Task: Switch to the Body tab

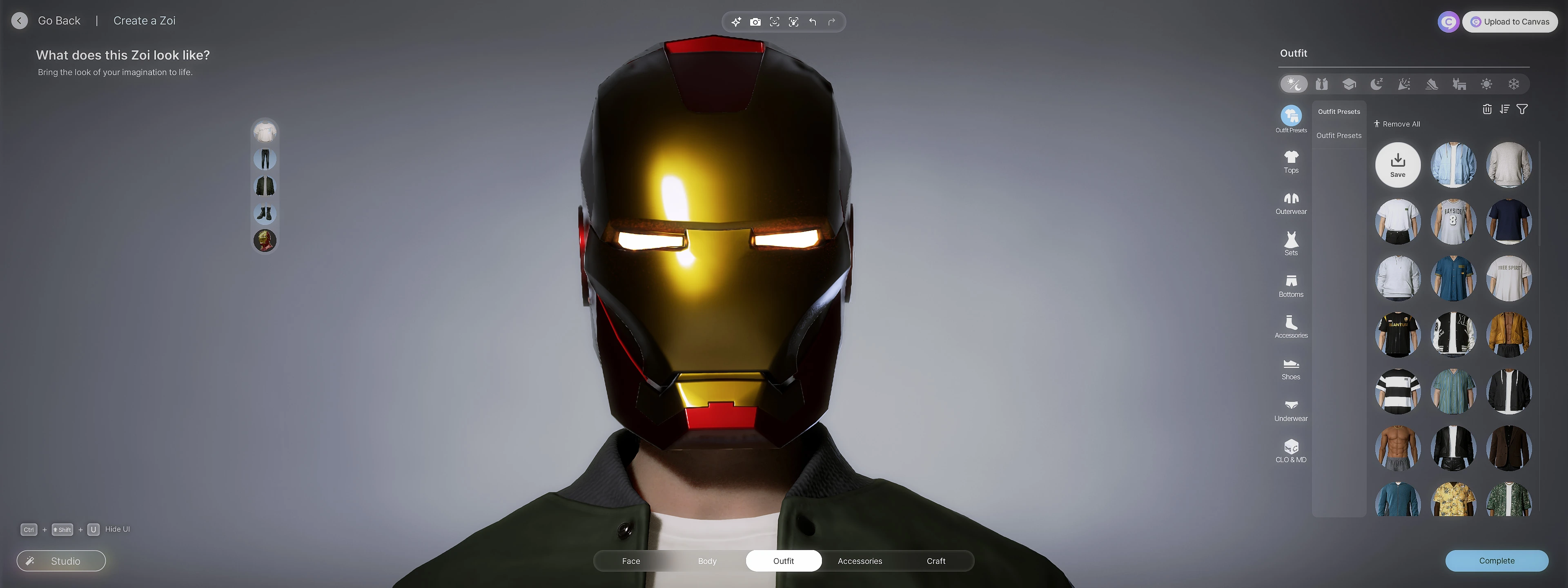Action: pyautogui.click(x=707, y=561)
